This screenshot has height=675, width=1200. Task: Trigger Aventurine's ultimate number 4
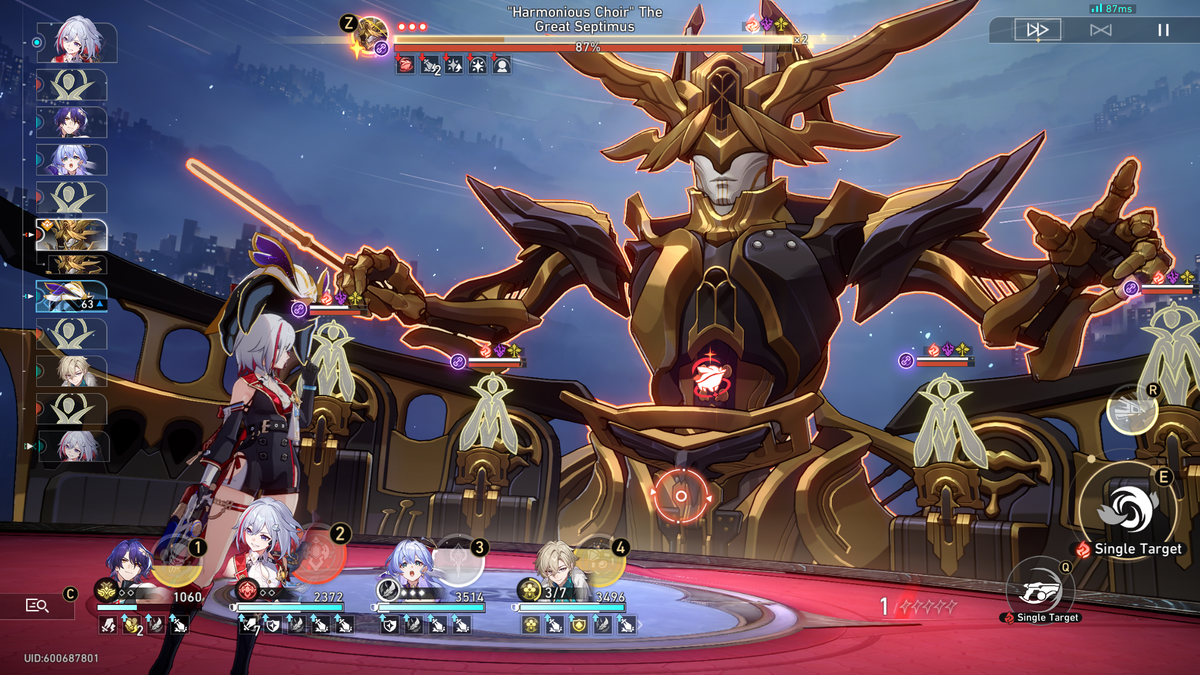coord(602,561)
